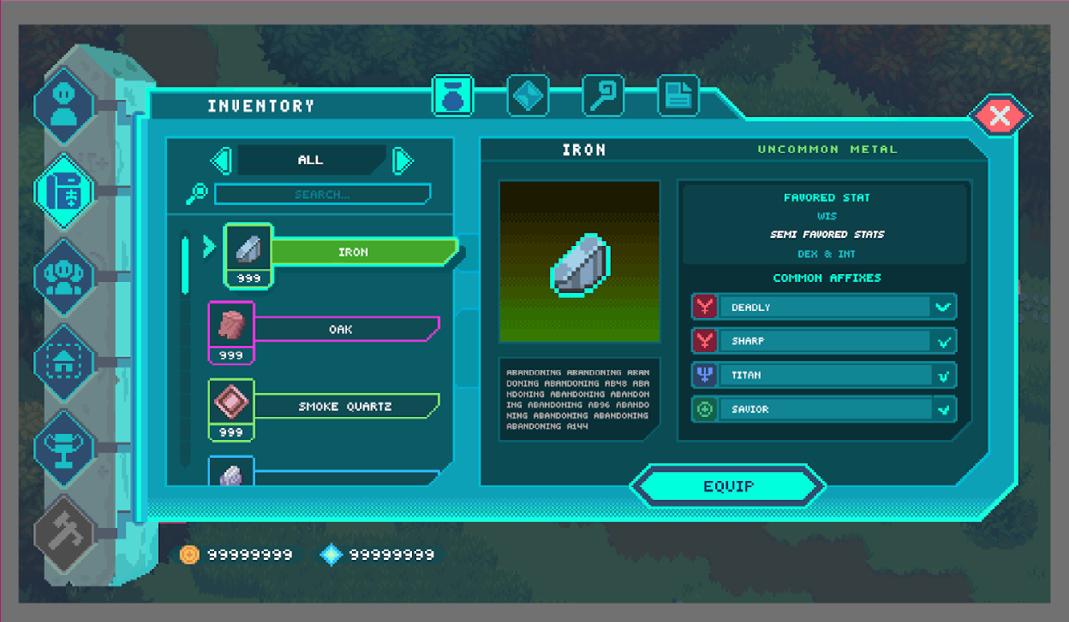Expand the Savior affix entry
1069x622 pixels.
942,409
